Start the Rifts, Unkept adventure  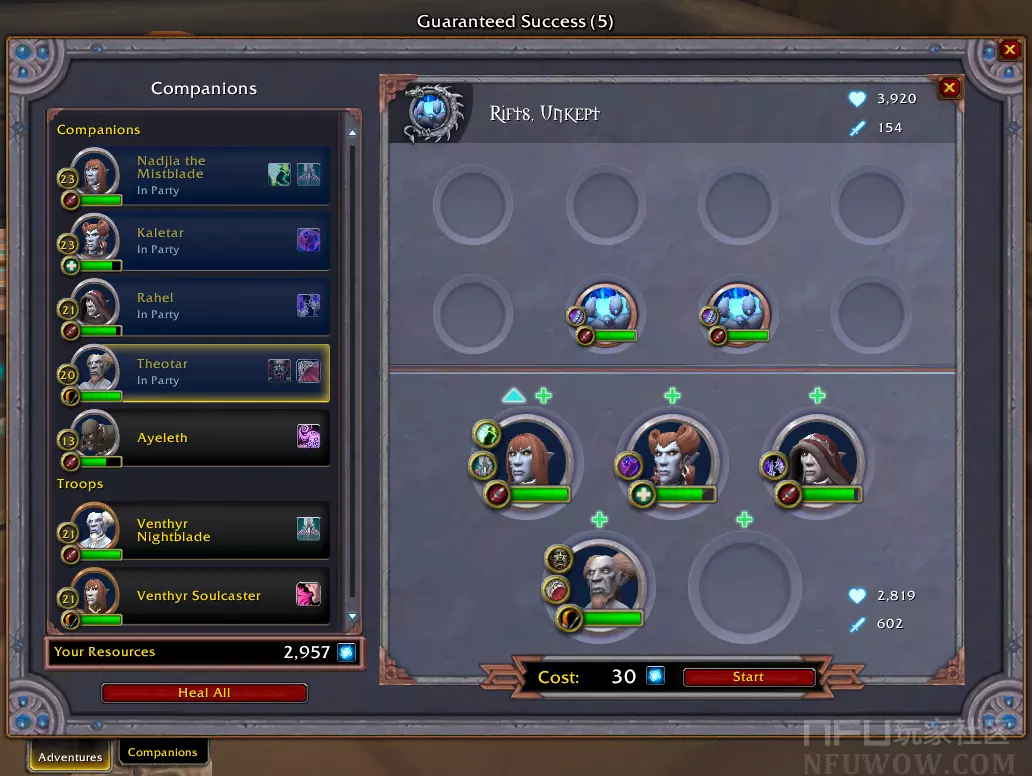(748, 678)
